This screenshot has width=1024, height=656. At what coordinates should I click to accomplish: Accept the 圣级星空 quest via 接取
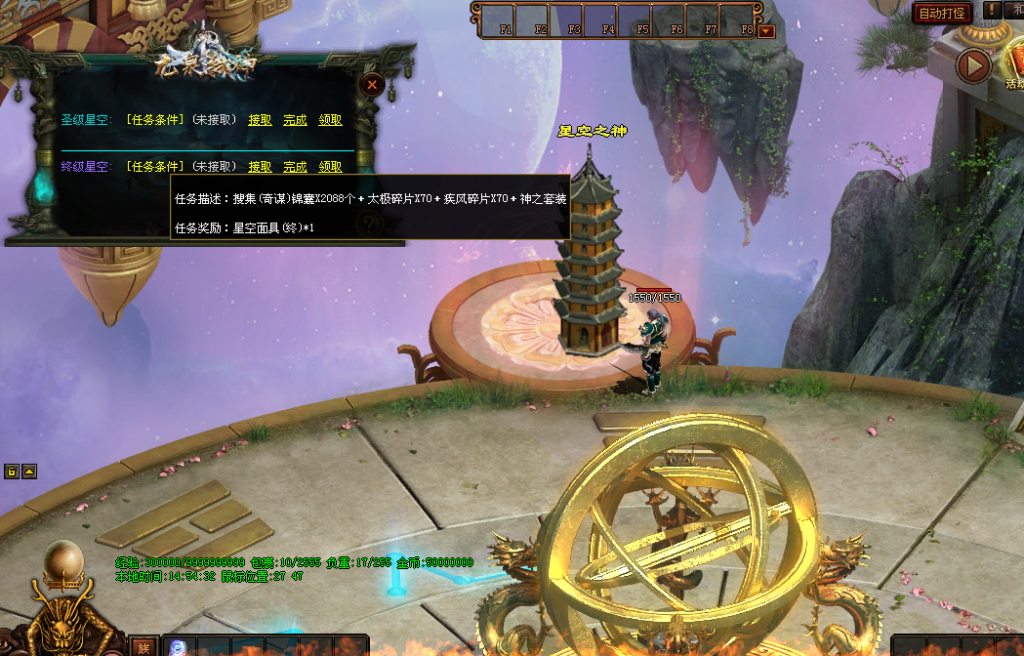coord(260,120)
